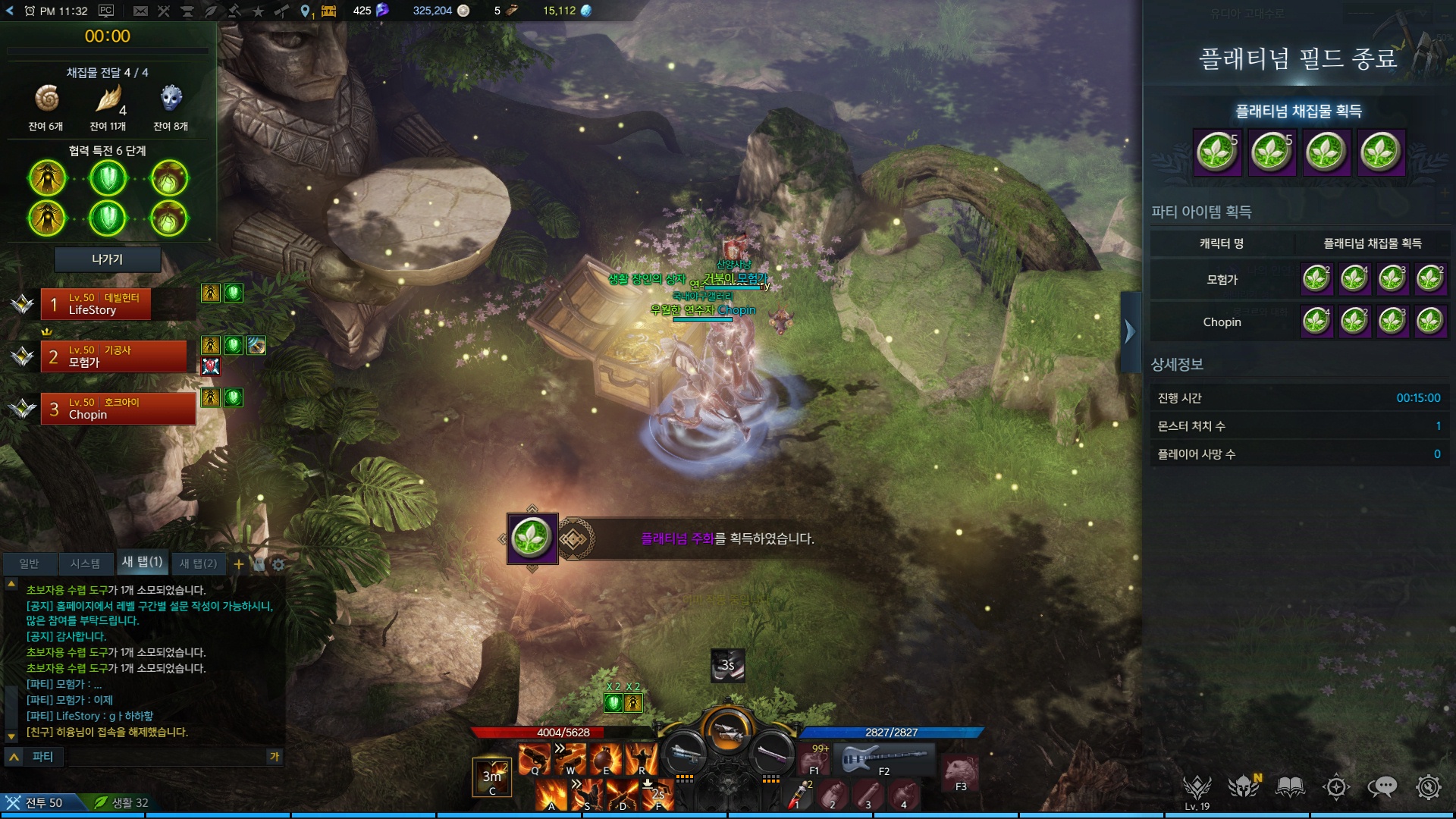Open the speech bubble community menu

(x=1382, y=787)
